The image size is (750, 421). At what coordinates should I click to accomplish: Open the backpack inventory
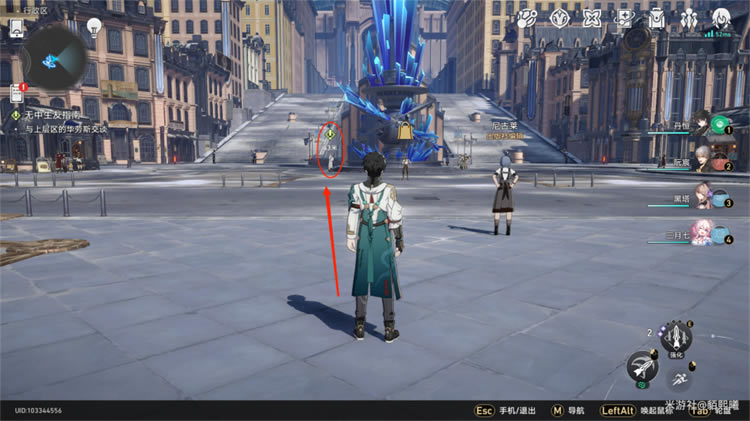656,18
